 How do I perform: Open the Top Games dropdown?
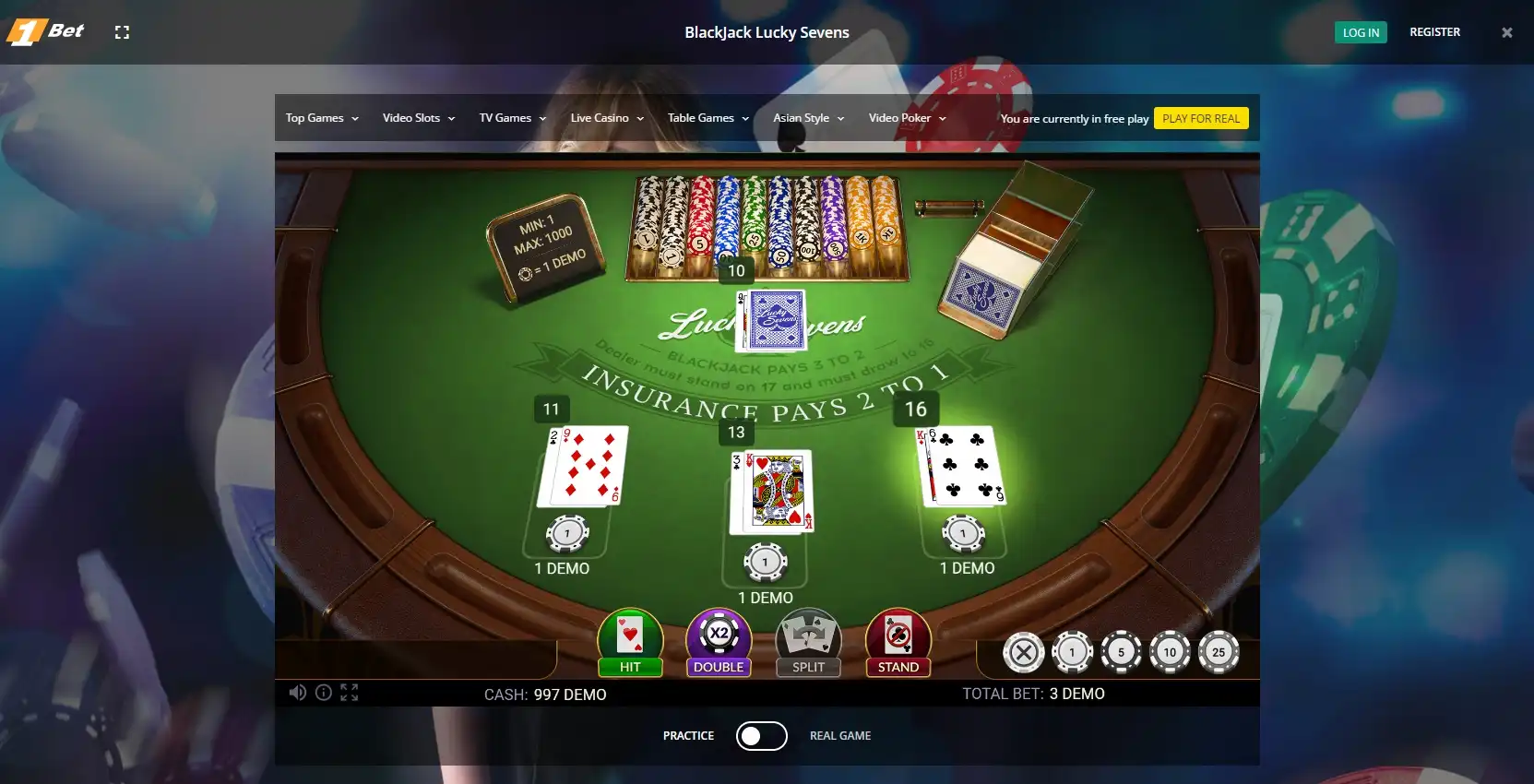pos(322,118)
